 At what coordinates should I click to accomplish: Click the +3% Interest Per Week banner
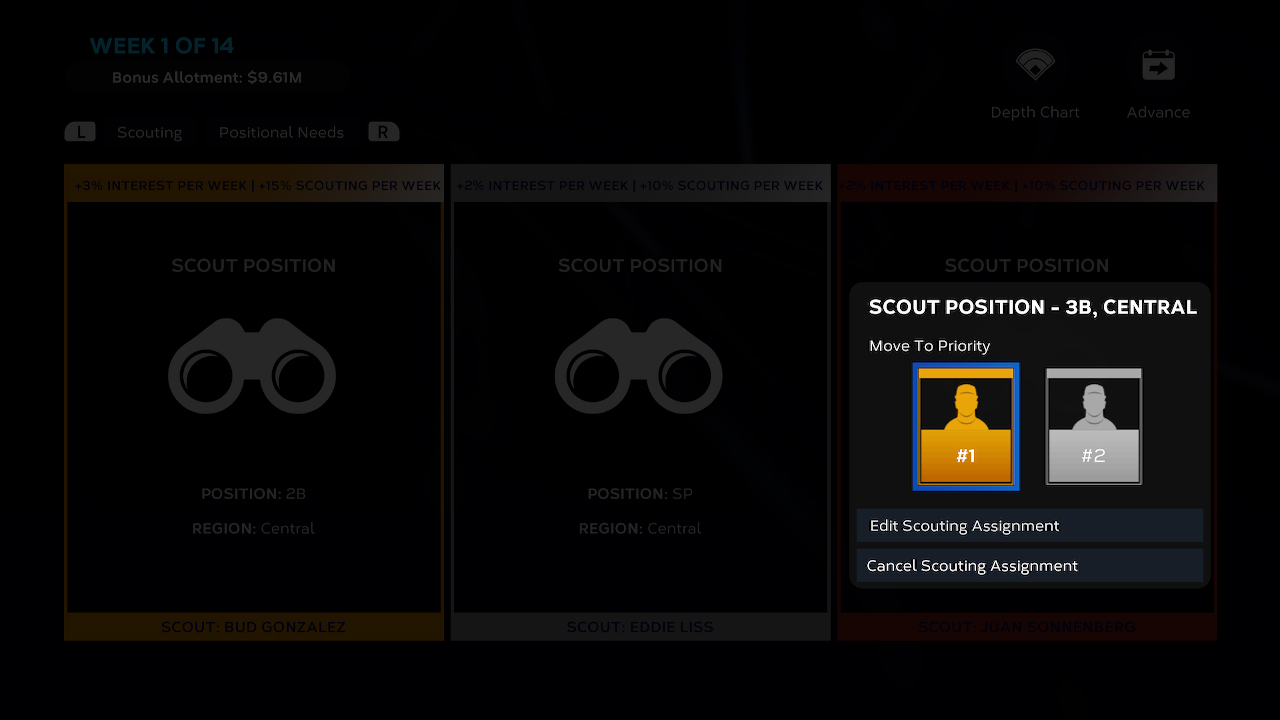[253, 185]
